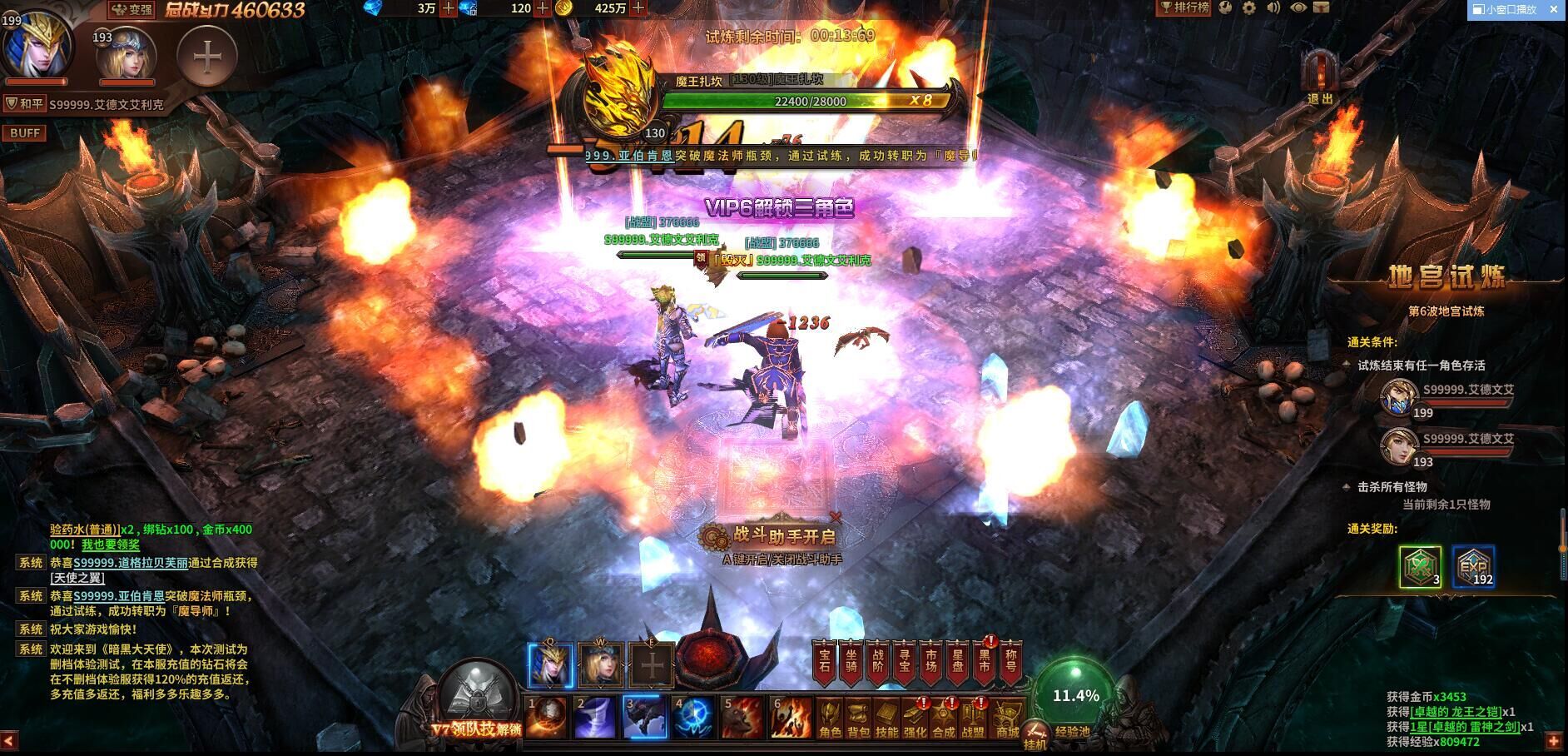
Task: Open the 背包 backpack
Action: point(858,719)
